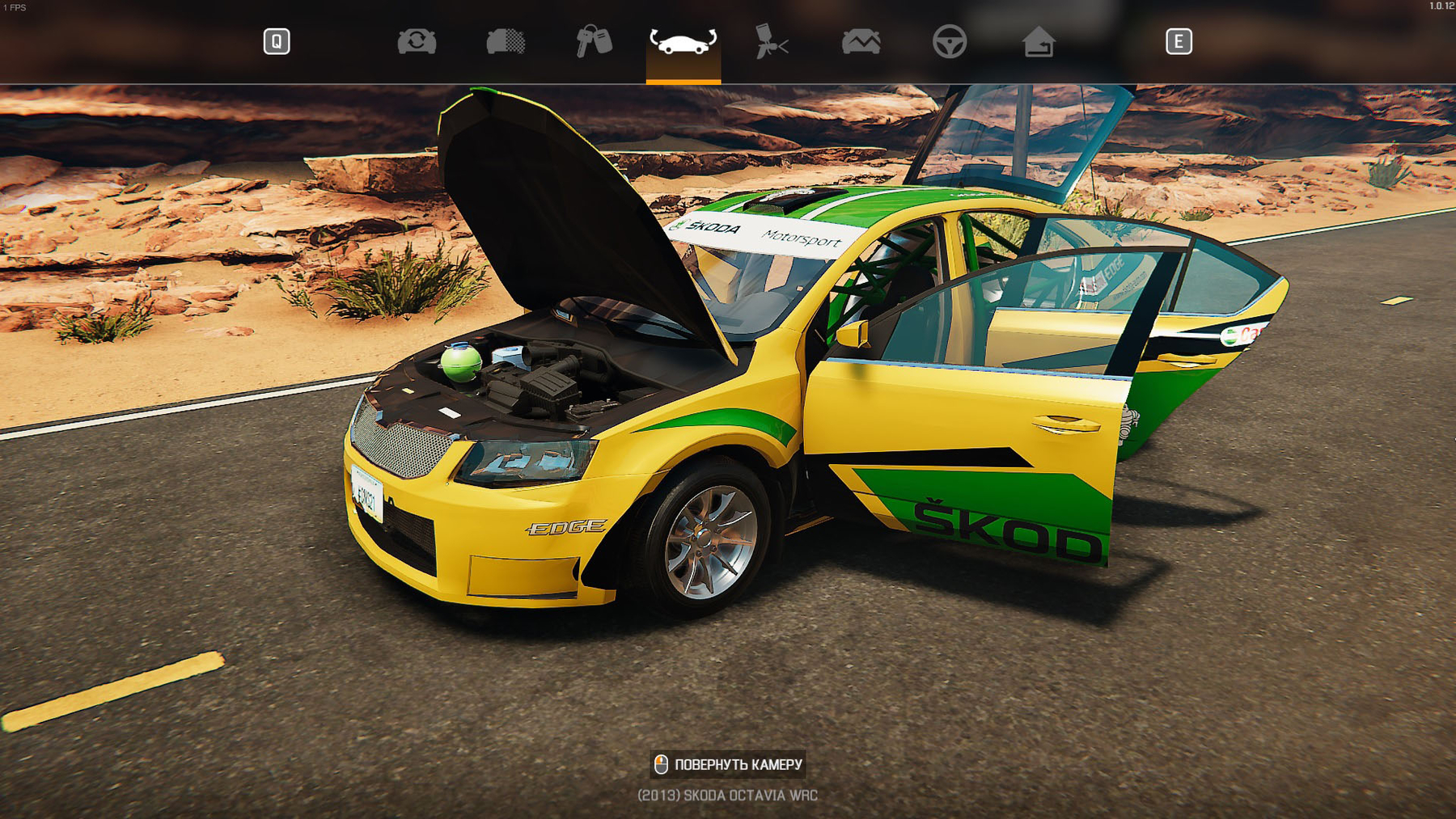
Task: Choose the car rotation view tab
Action: click(x=683, y=42)
